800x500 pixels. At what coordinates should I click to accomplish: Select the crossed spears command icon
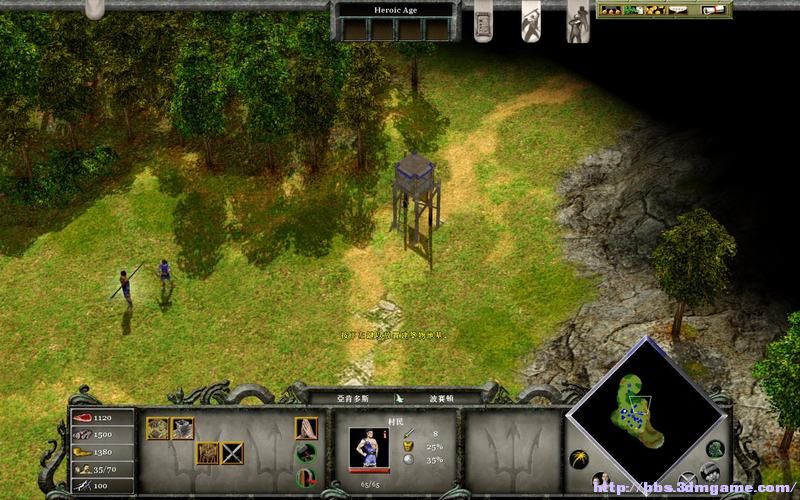coord(232,453)
